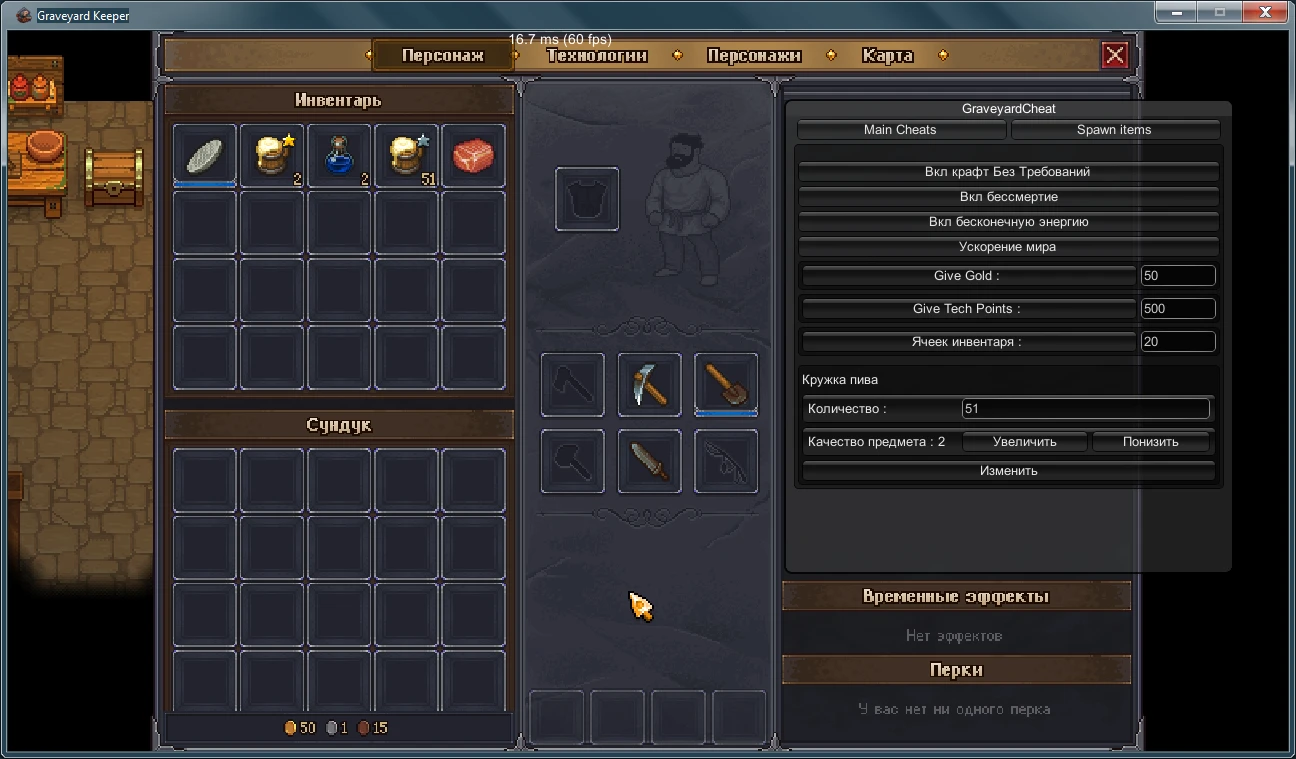Click the Количество quantity input field
This screenshot has width=1296, height=759.
(x=1085, y=409)
